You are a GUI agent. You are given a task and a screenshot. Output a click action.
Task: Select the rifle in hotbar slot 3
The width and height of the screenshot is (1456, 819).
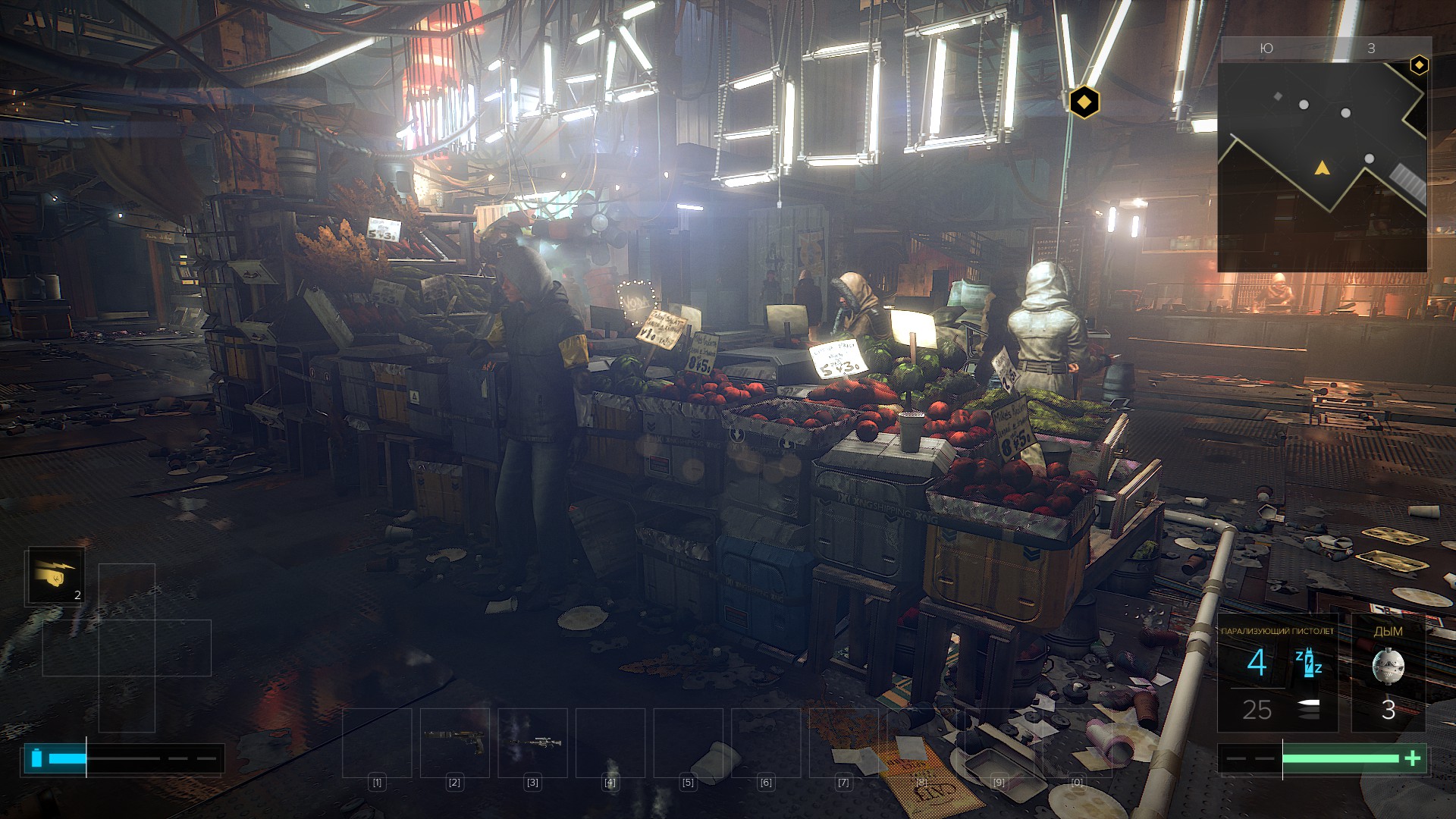(x=532, y=742)
